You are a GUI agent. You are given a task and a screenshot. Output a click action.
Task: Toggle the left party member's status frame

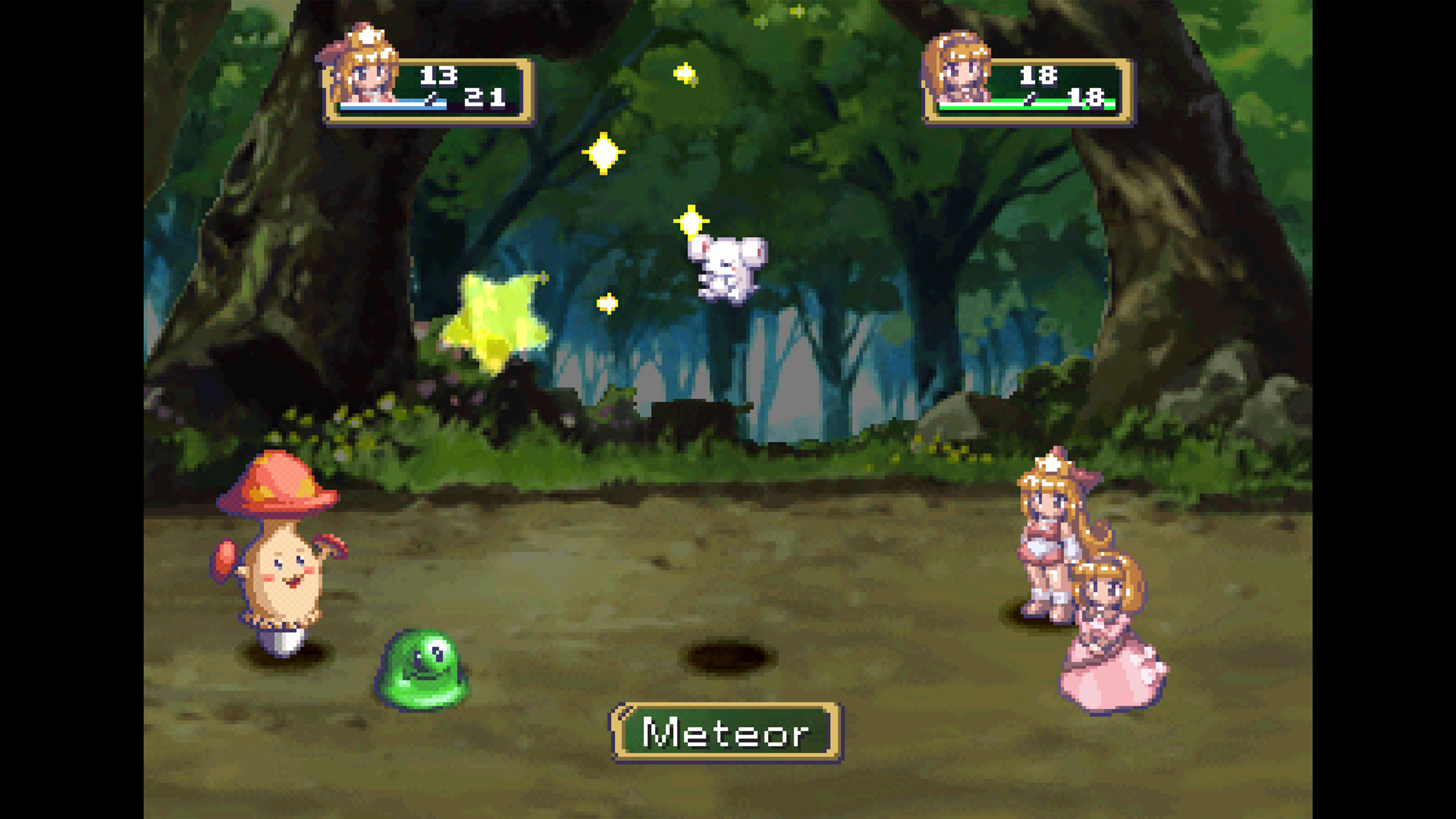435,91
